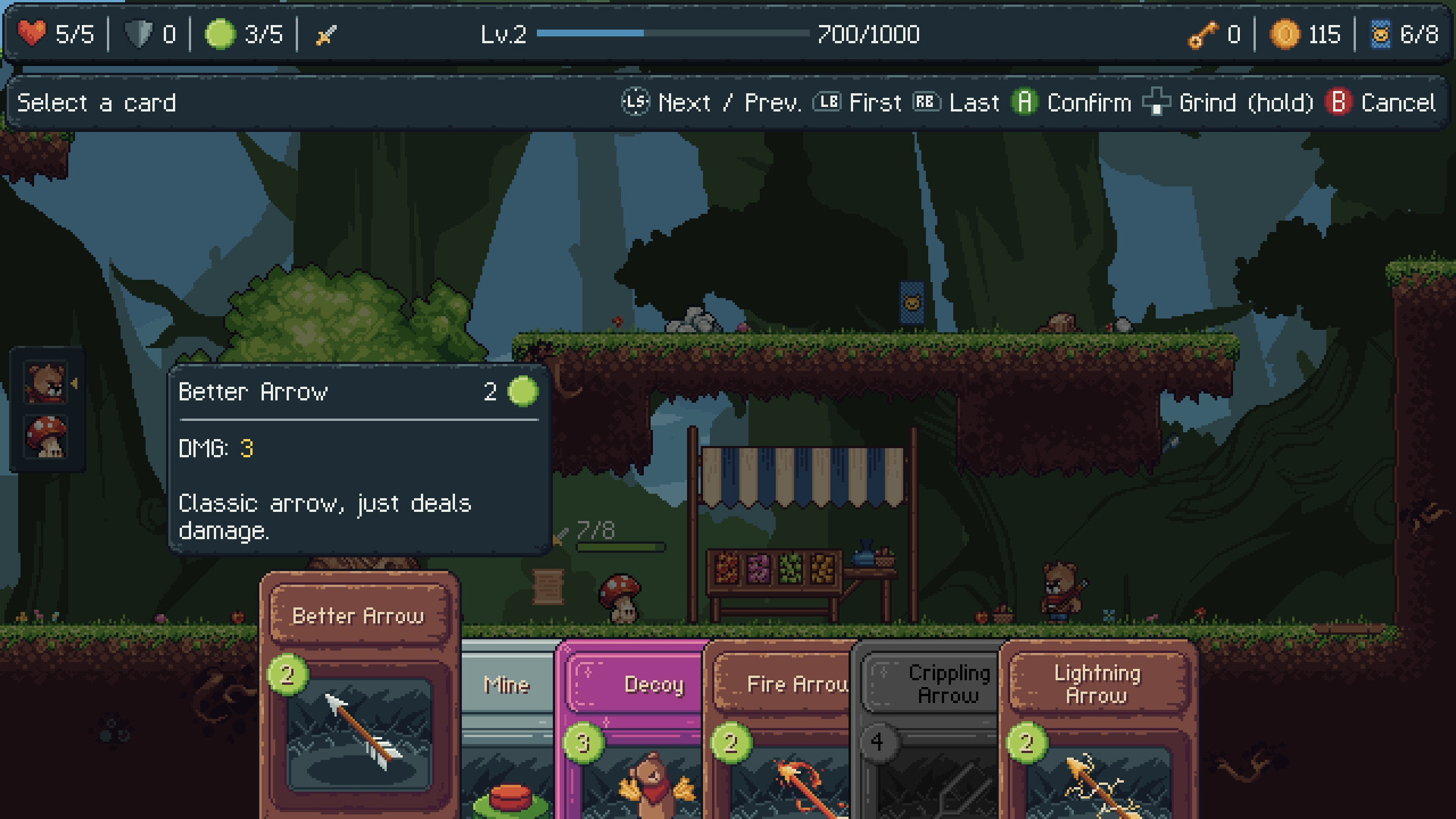The height and width of the screenshot is (819, 1456).
Task: Click the heart health icon
Action: pyautogui.click(x=30, y=32)
